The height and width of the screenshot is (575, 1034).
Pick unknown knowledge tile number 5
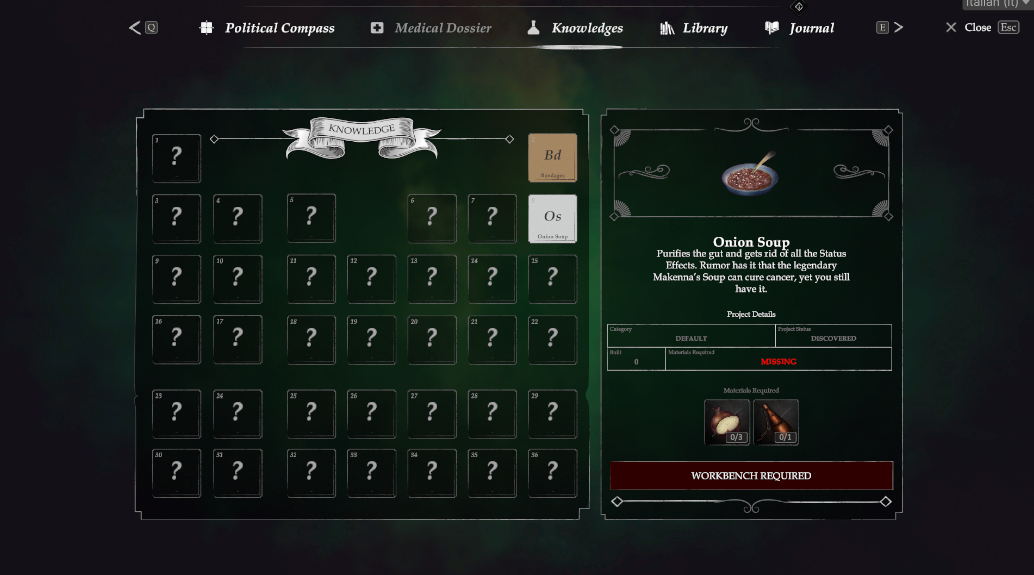click(x=311, y=218)
